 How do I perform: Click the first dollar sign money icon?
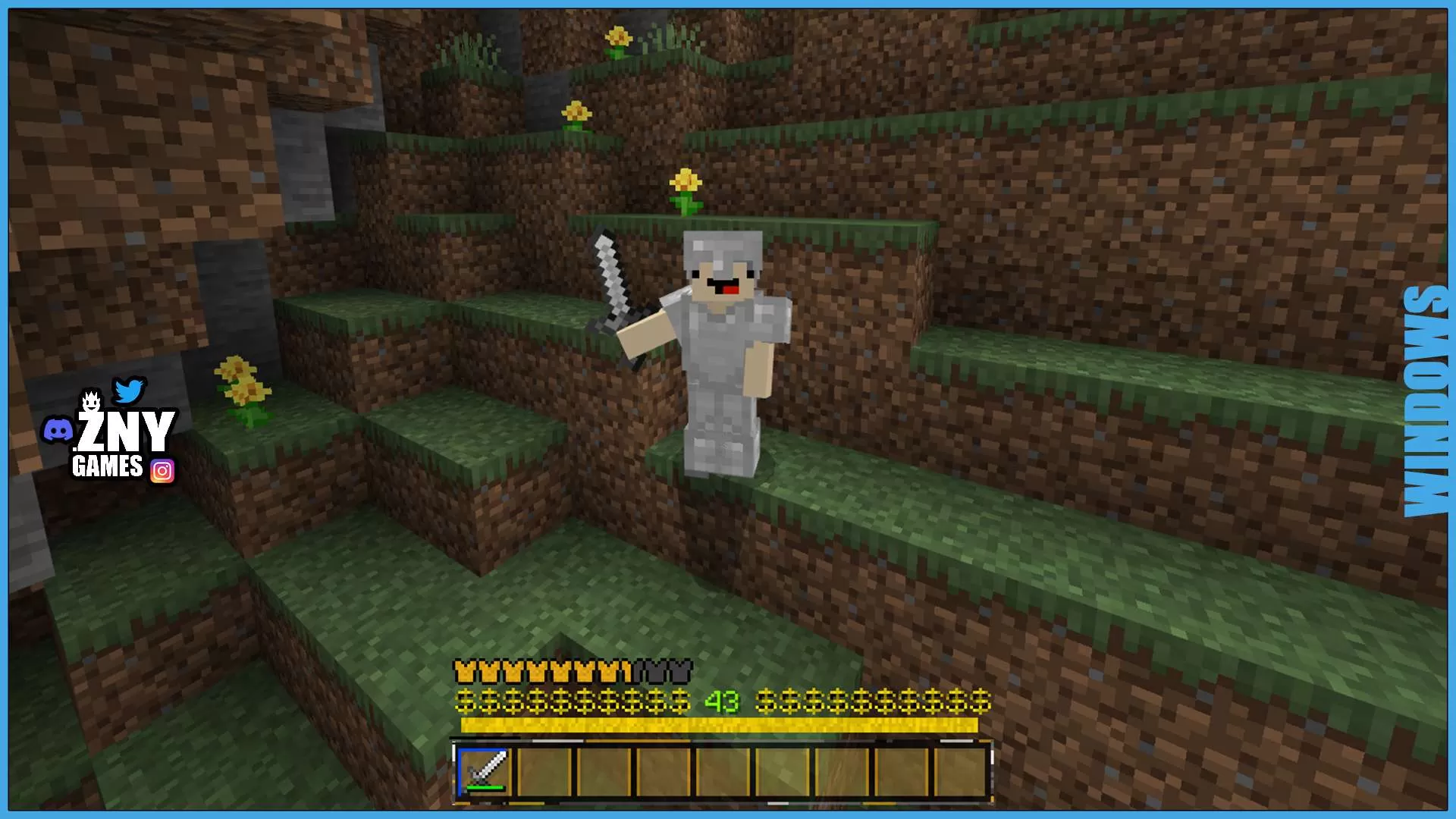click(465, 701)
